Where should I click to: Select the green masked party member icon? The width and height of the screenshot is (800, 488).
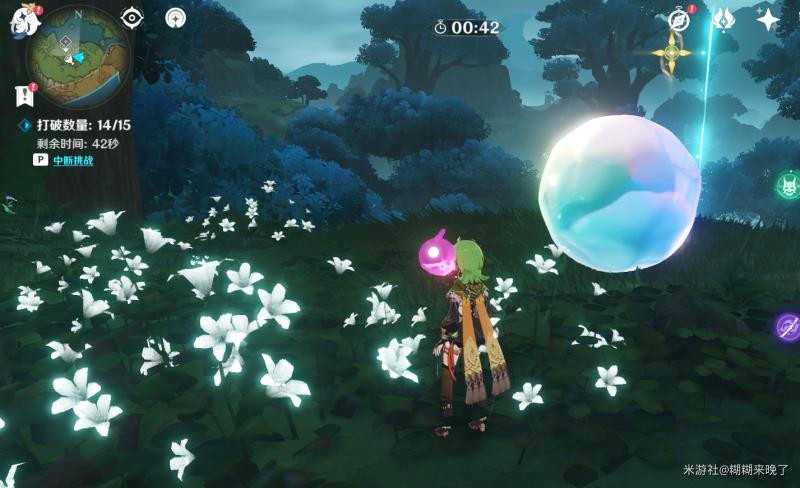coord(788,185)
